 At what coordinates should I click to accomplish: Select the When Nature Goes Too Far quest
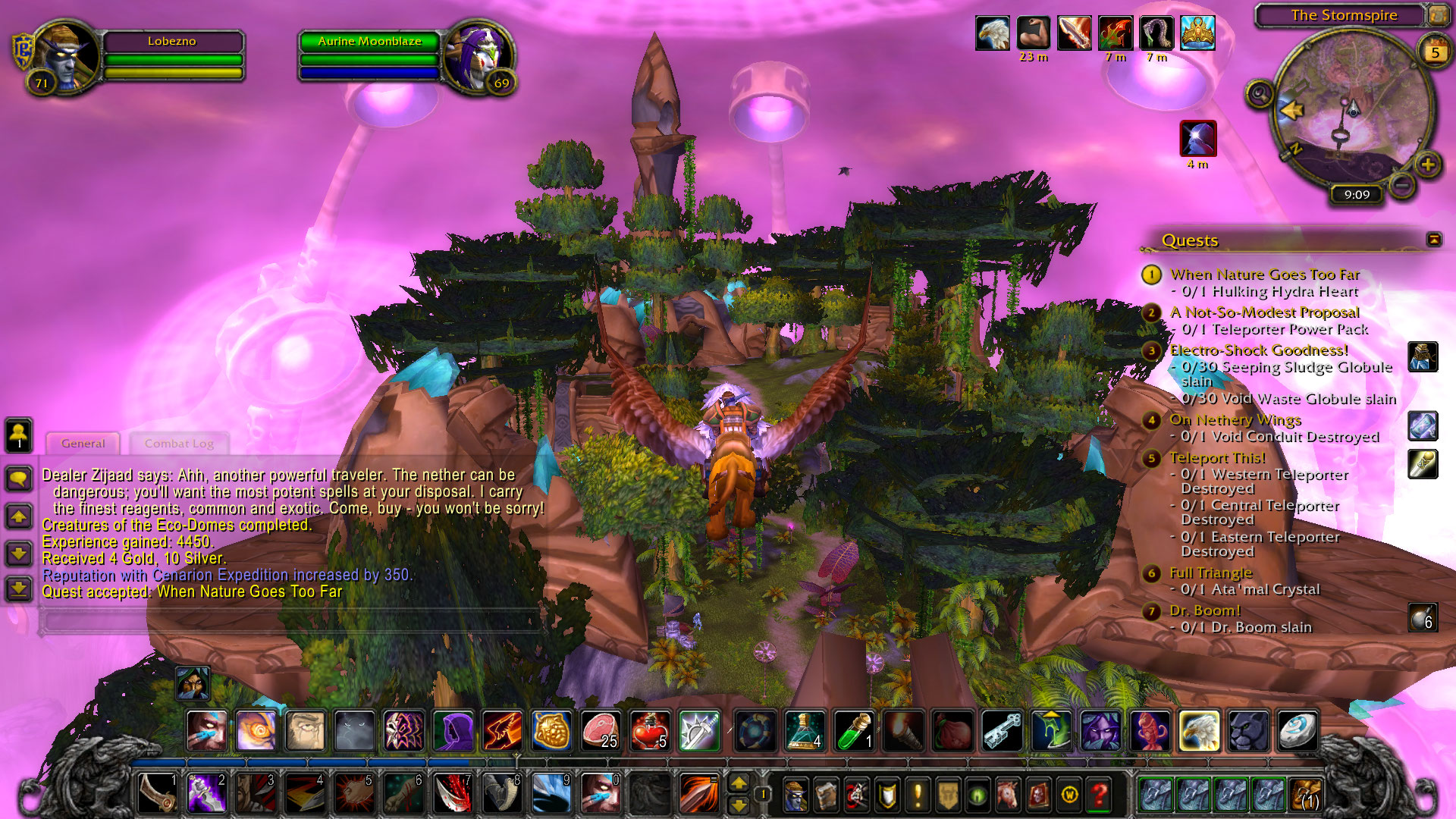1264,275
